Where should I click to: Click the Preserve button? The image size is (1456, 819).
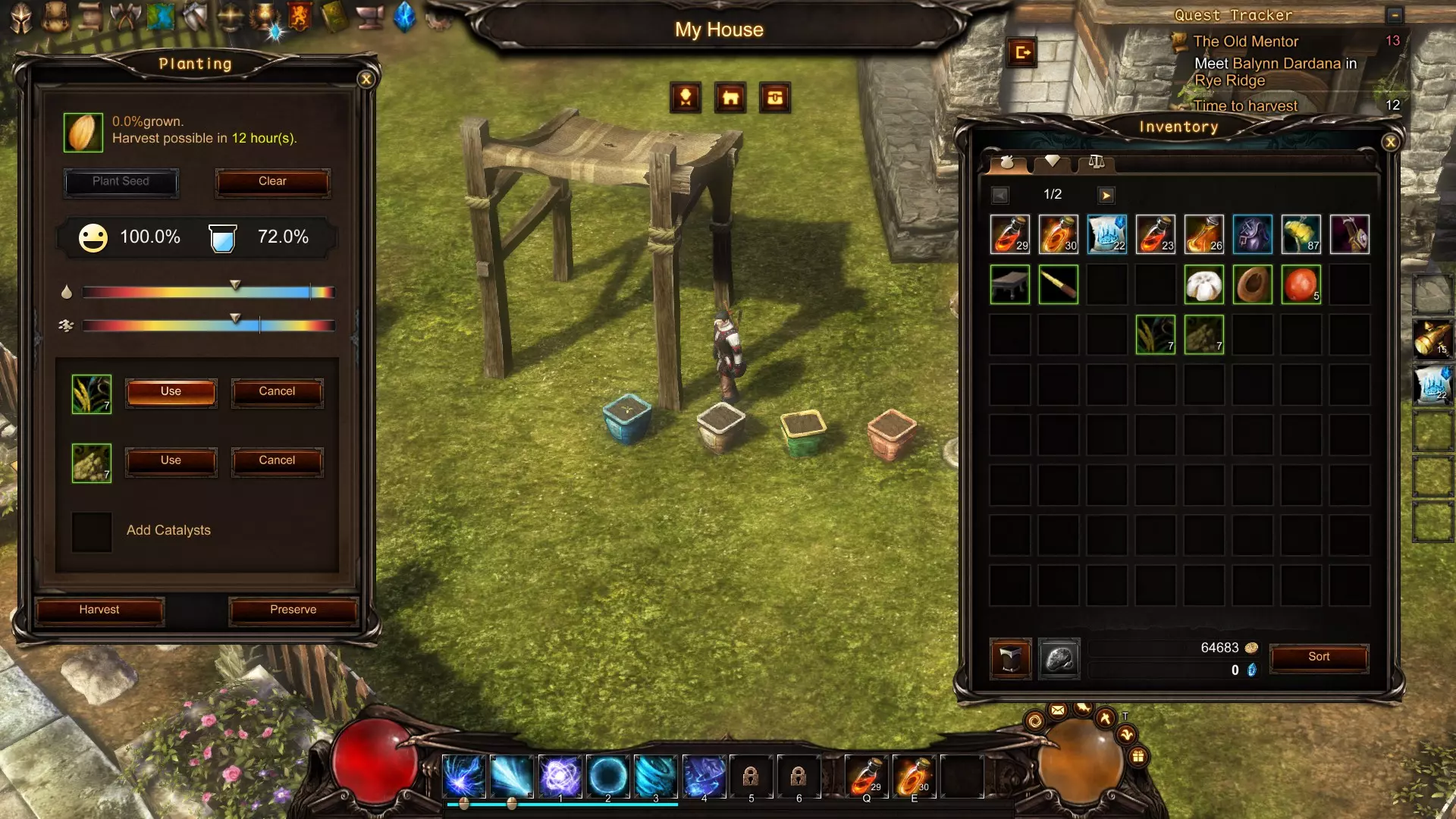[293, 610]
